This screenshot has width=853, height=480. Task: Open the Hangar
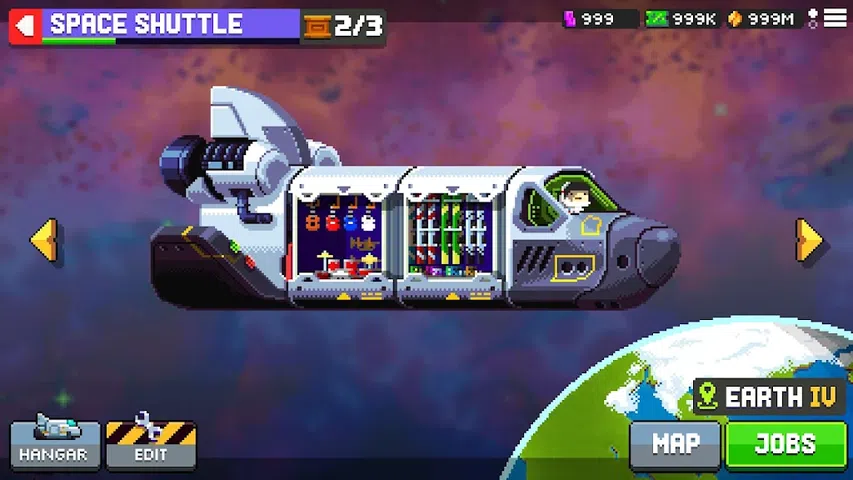click(x=55, y=443)
